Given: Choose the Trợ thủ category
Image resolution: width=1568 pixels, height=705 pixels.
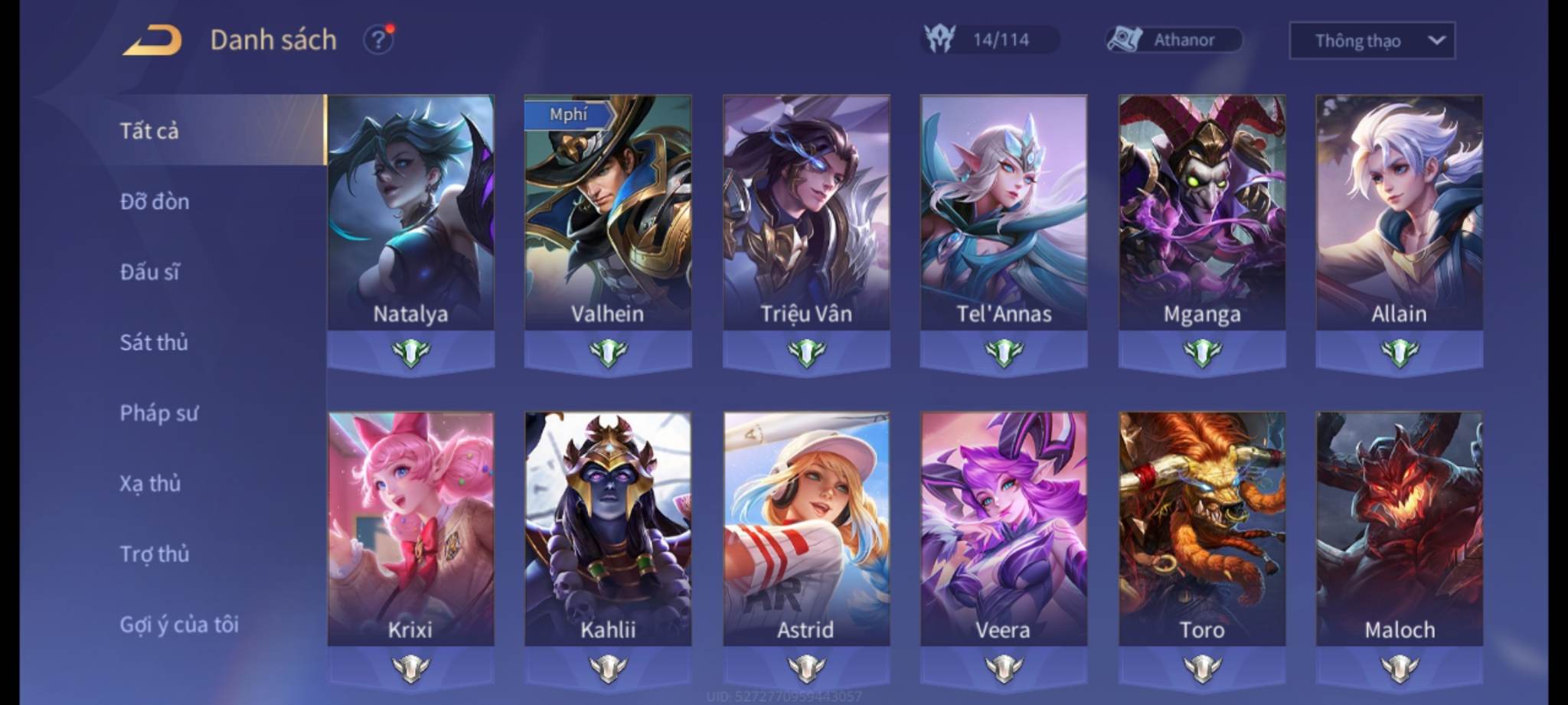Looking at the screenshot, I should tap(155, 554).
